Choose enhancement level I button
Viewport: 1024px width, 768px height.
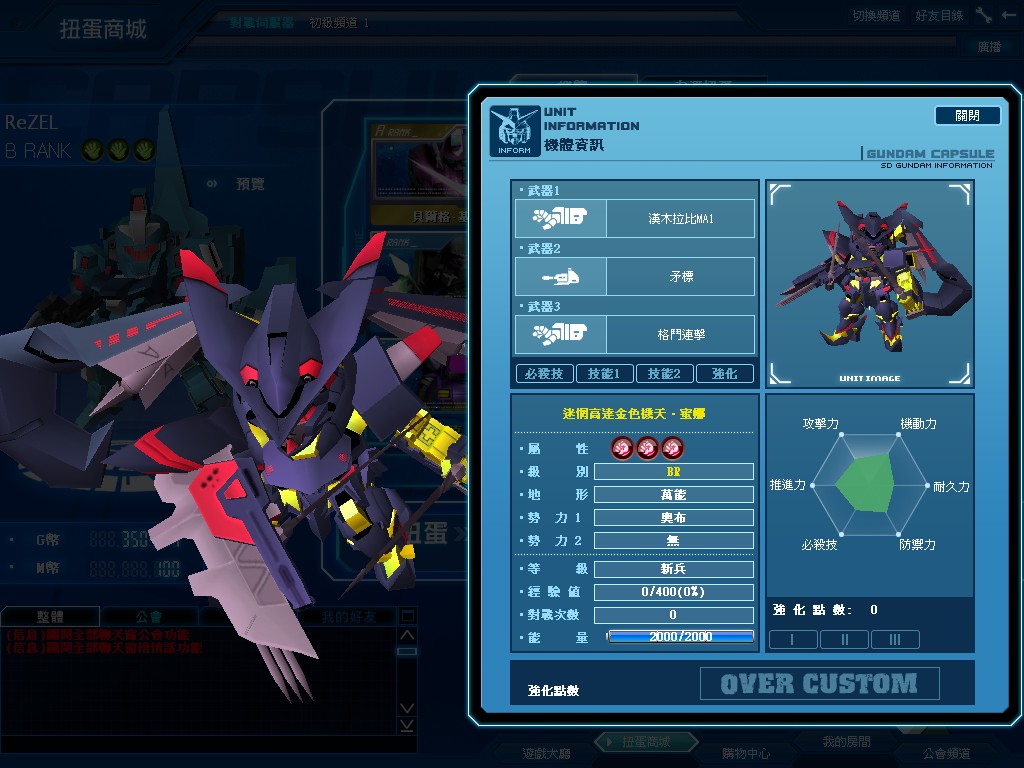[x=793, y=640]
